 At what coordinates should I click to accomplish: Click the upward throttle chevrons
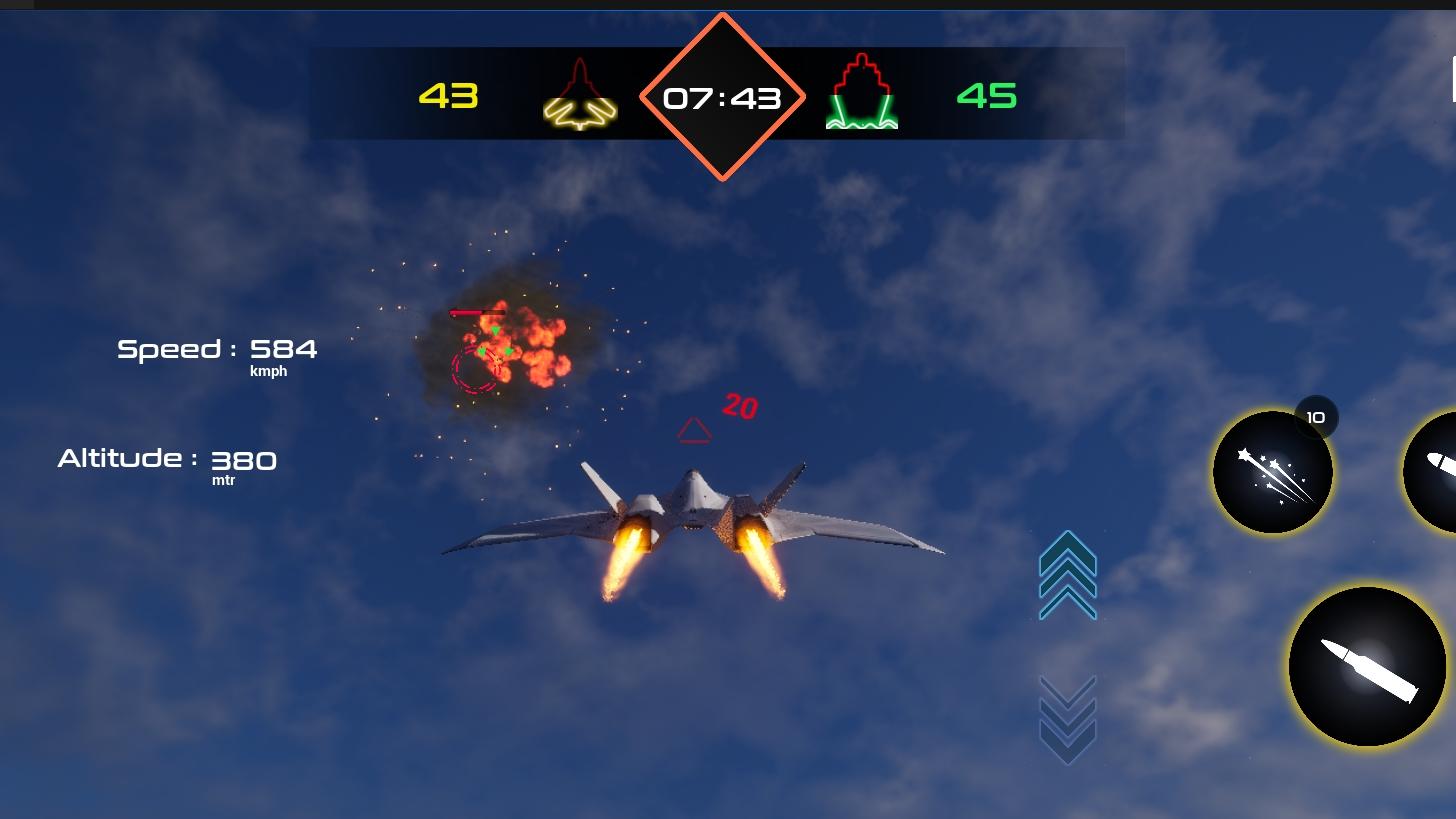pos(1066,577)
